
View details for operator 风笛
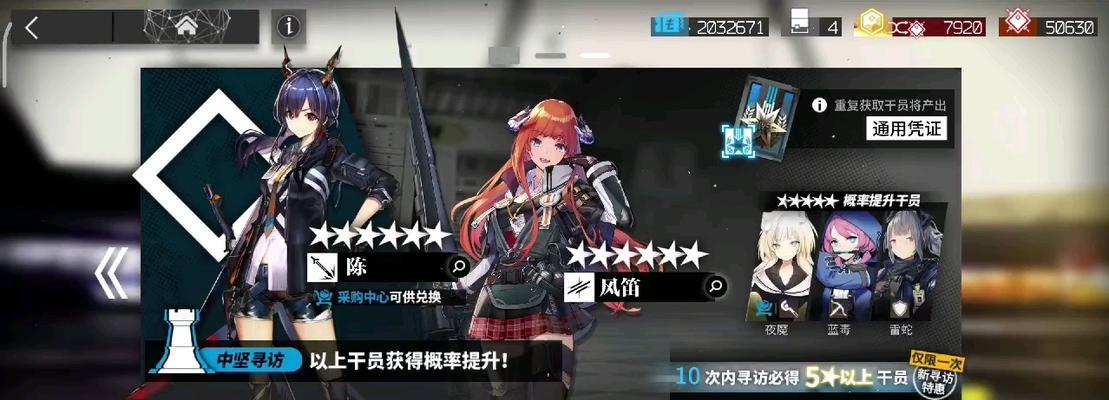point(716,287)
